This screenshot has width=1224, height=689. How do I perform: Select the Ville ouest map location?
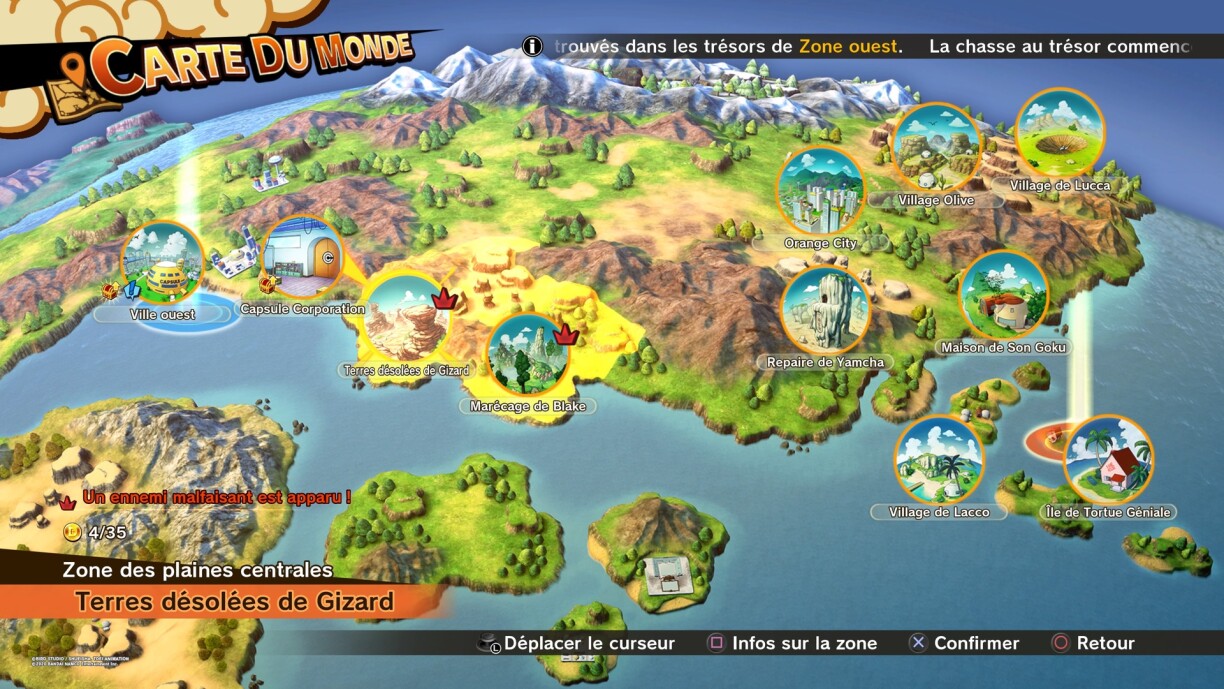pos(162,263)
